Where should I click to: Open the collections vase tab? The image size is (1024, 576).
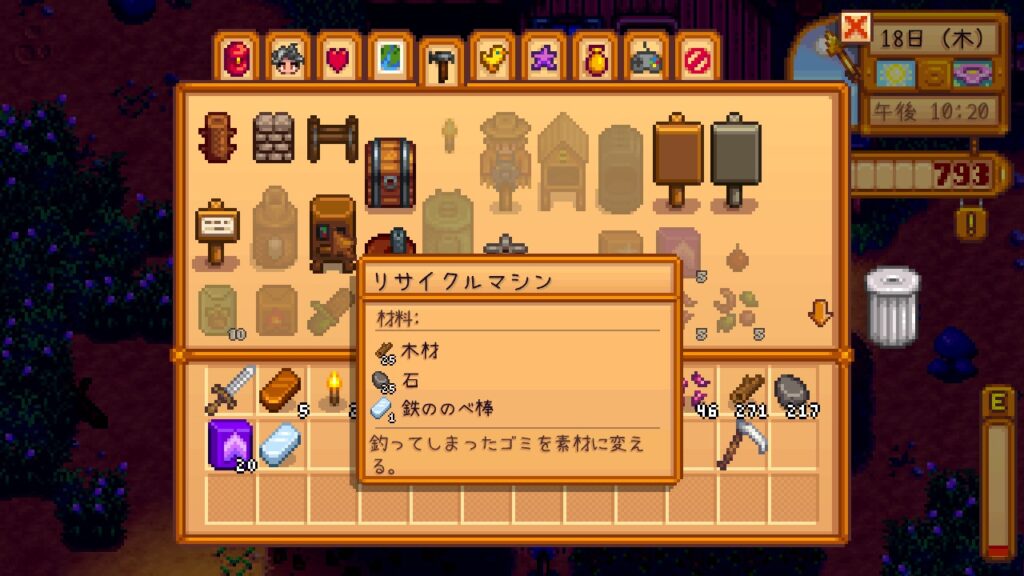tap(594, 58)
